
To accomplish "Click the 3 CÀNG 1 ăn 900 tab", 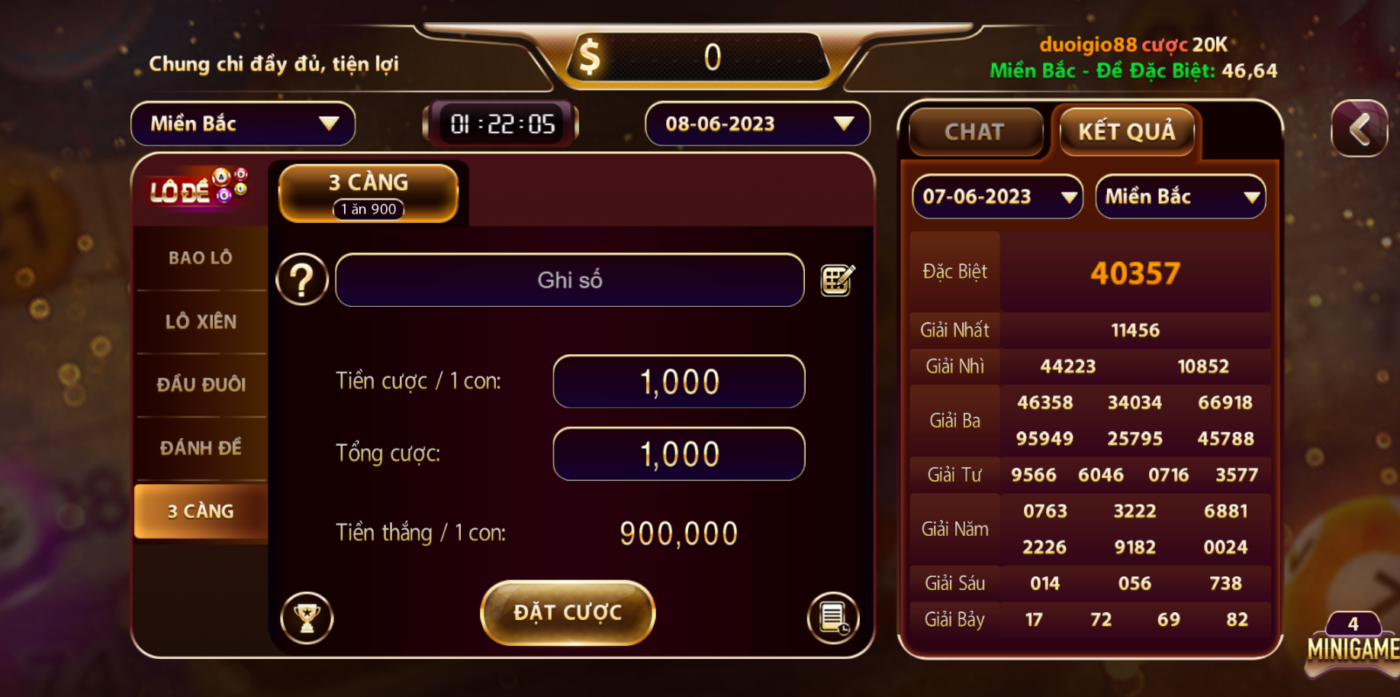I will click(x=368, y=193).
